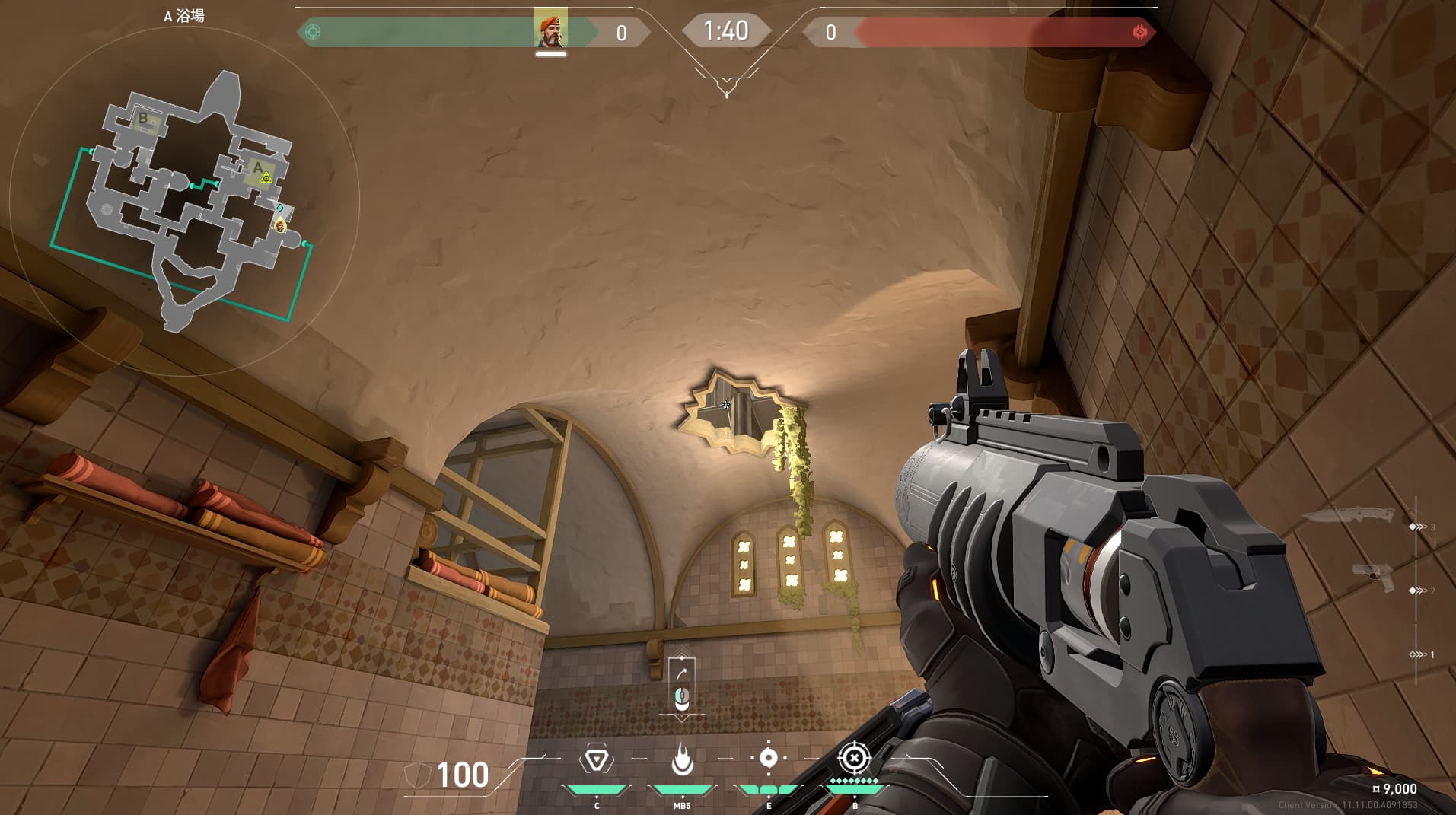1456x815 pixels.
Task: Click the minimap in the corner
Action: coord(185,200)
